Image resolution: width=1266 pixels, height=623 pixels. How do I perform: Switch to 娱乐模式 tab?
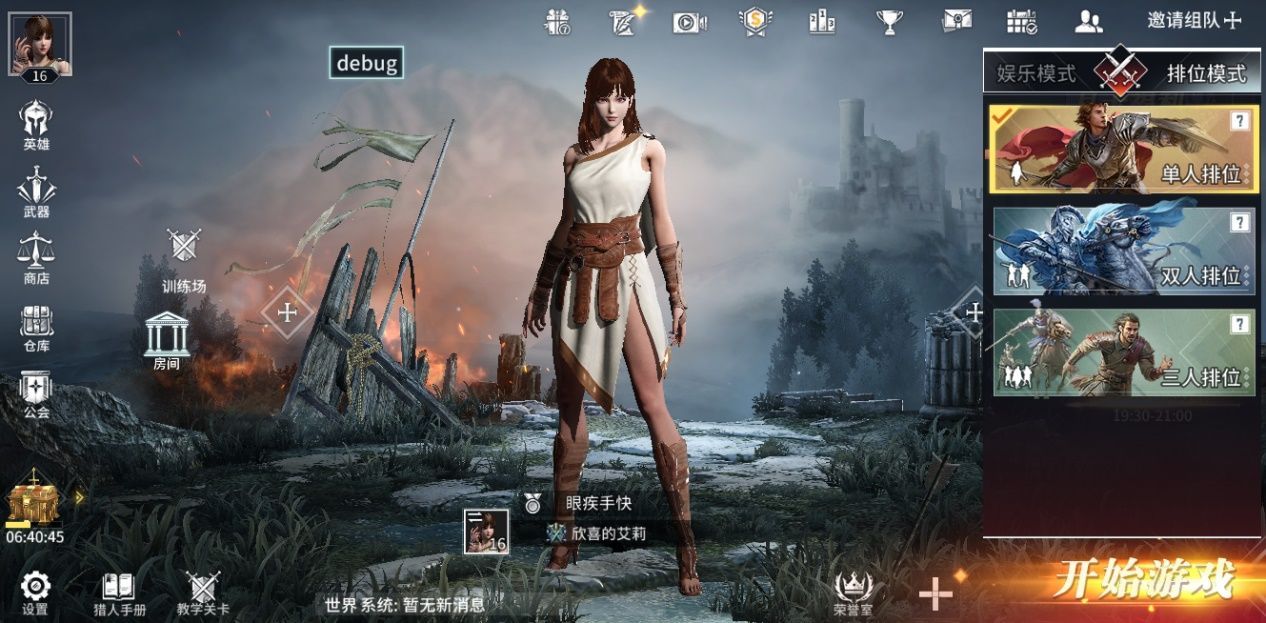(x=1036, y=73)
